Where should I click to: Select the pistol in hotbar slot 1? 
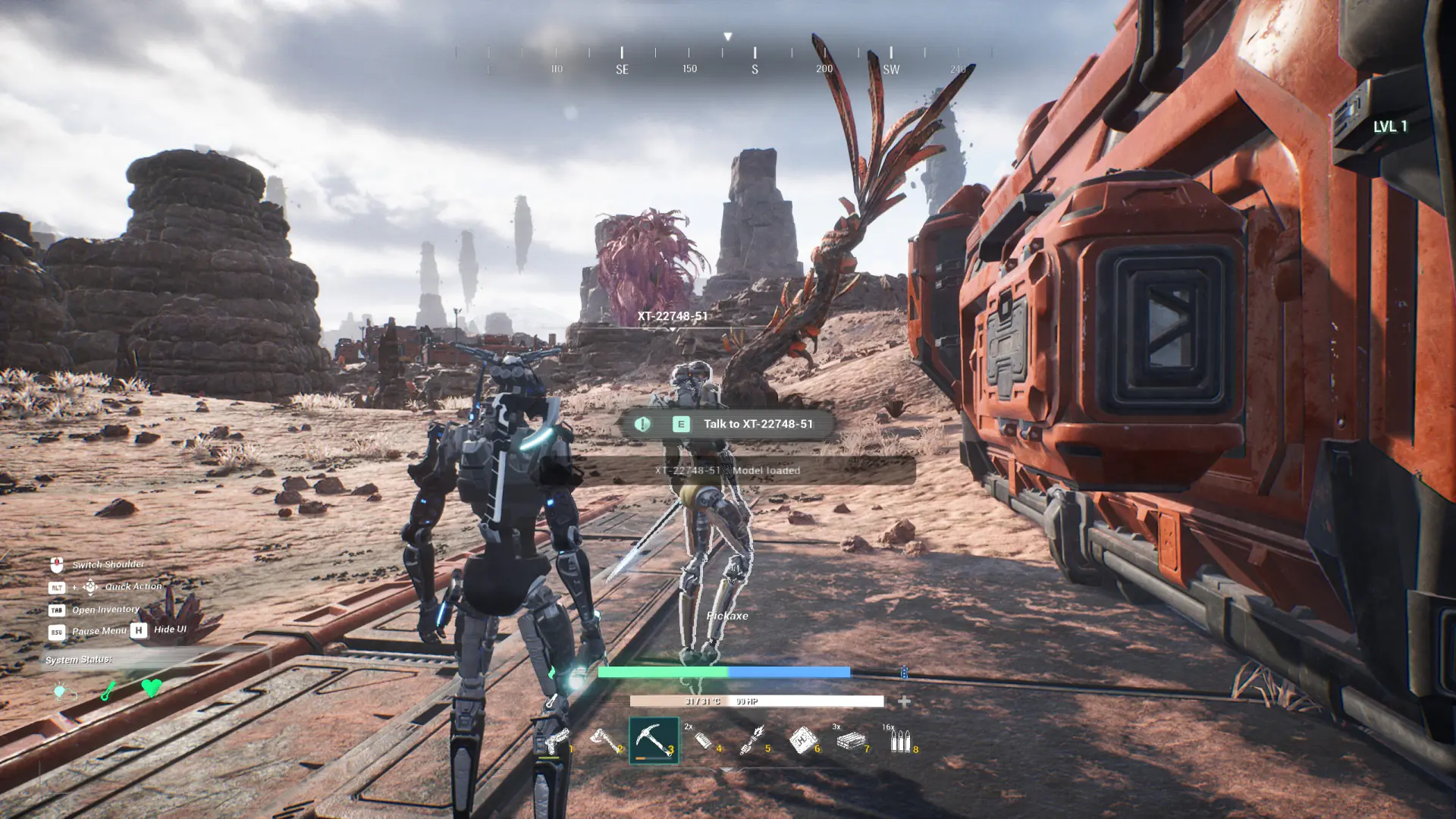point(557,739)
